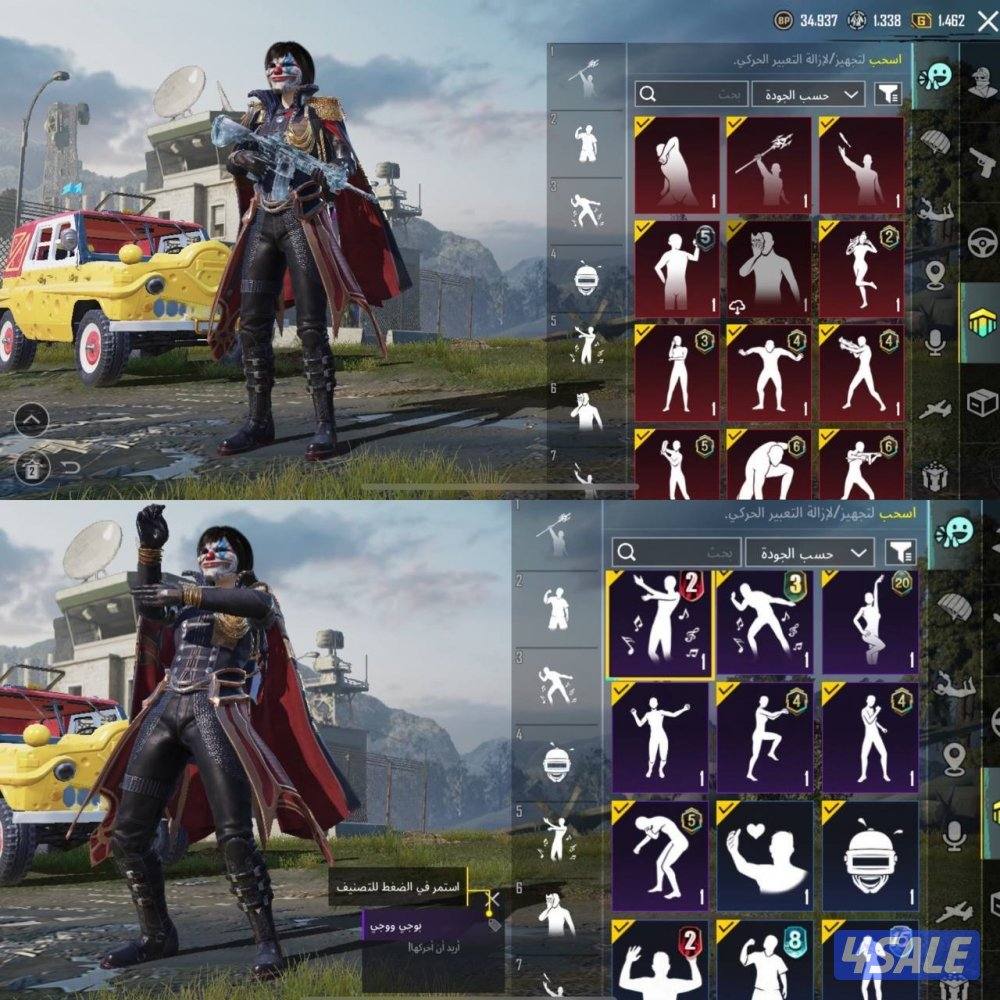The image size is (1000, 1000).
Task: Select the red emote tile with badge 3
Action: (x=676, y=370)
